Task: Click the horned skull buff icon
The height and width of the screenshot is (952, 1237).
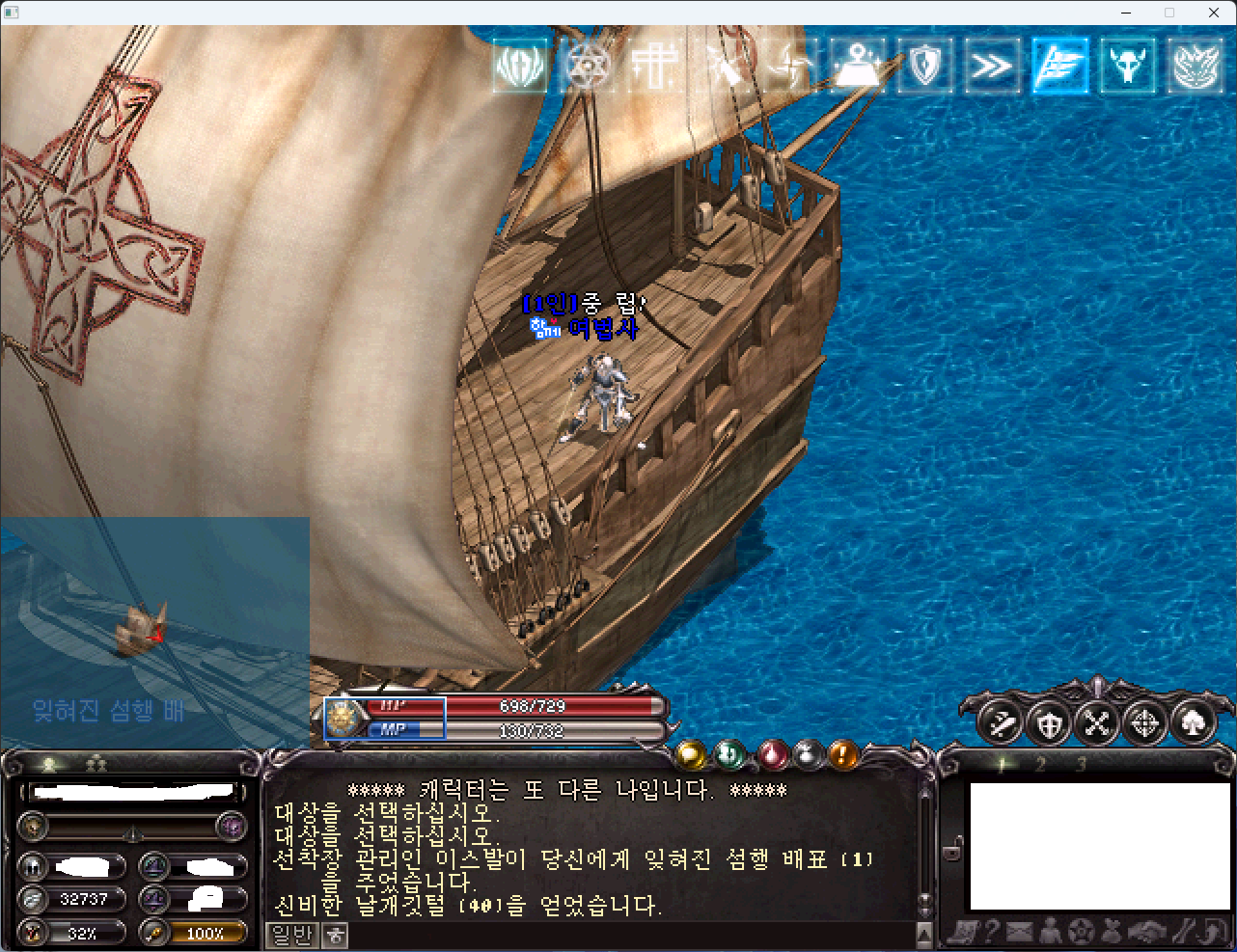Action: pos(1127,67)
